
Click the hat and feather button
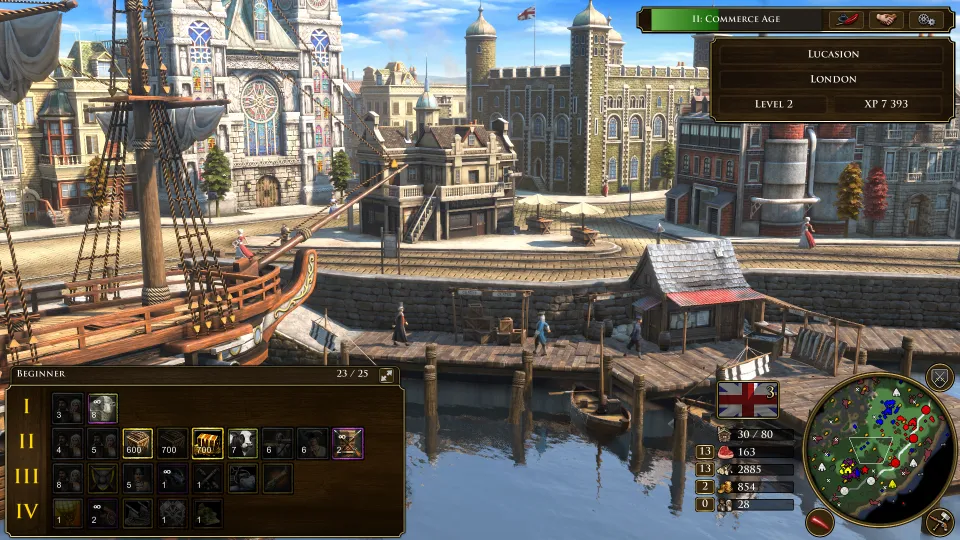(x=846, y=20)
